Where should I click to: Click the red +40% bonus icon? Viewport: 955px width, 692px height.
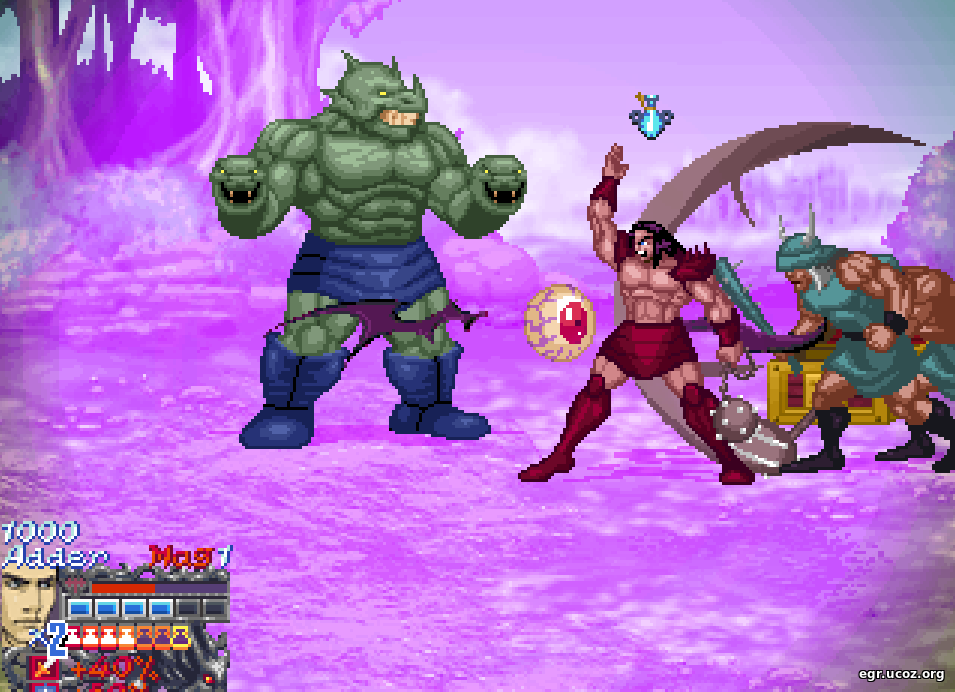(43, 666)
